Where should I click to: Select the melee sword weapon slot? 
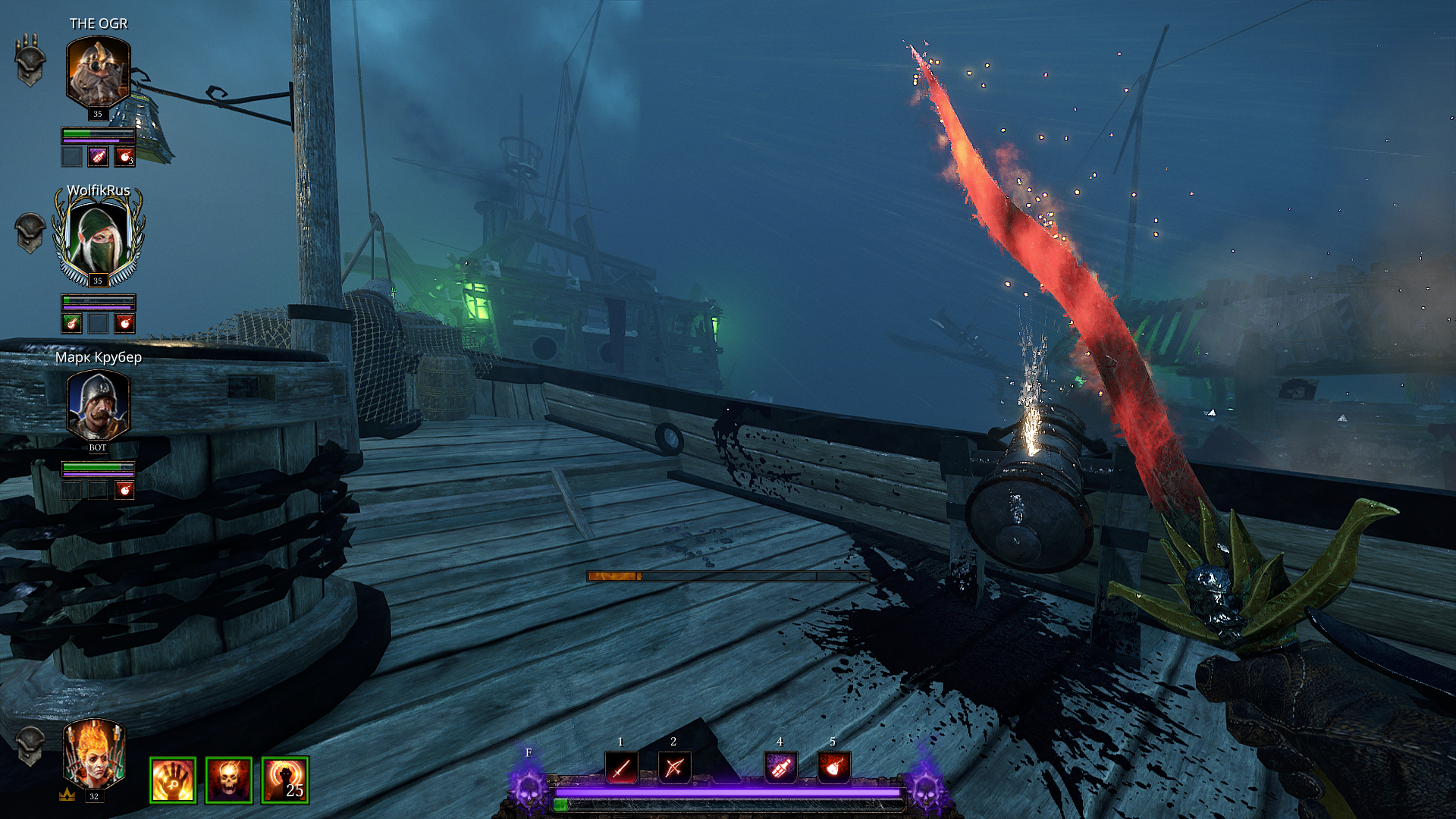621,768
